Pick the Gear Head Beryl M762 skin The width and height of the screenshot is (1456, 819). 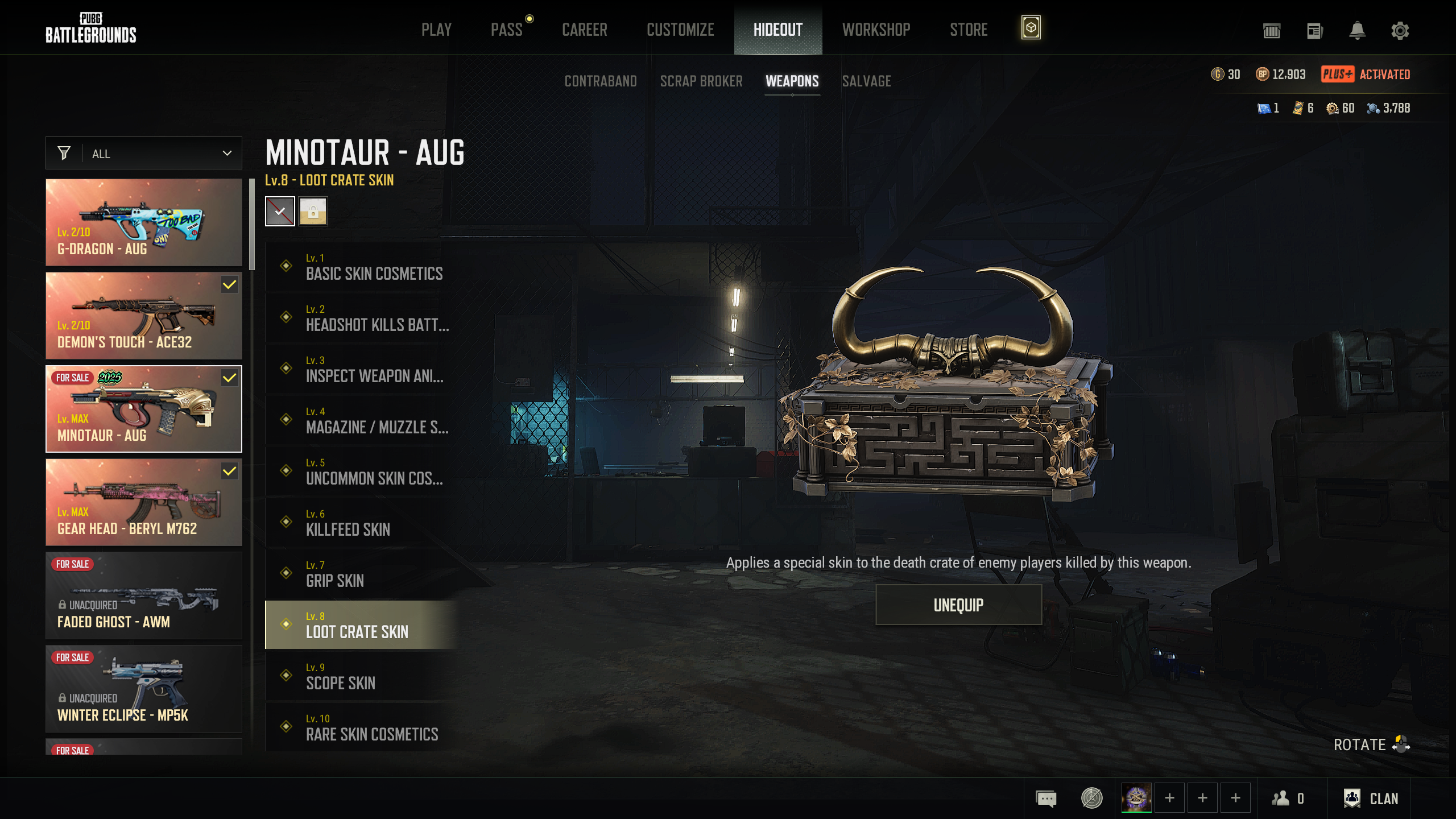pyautogui.click(x=144, y=502)
